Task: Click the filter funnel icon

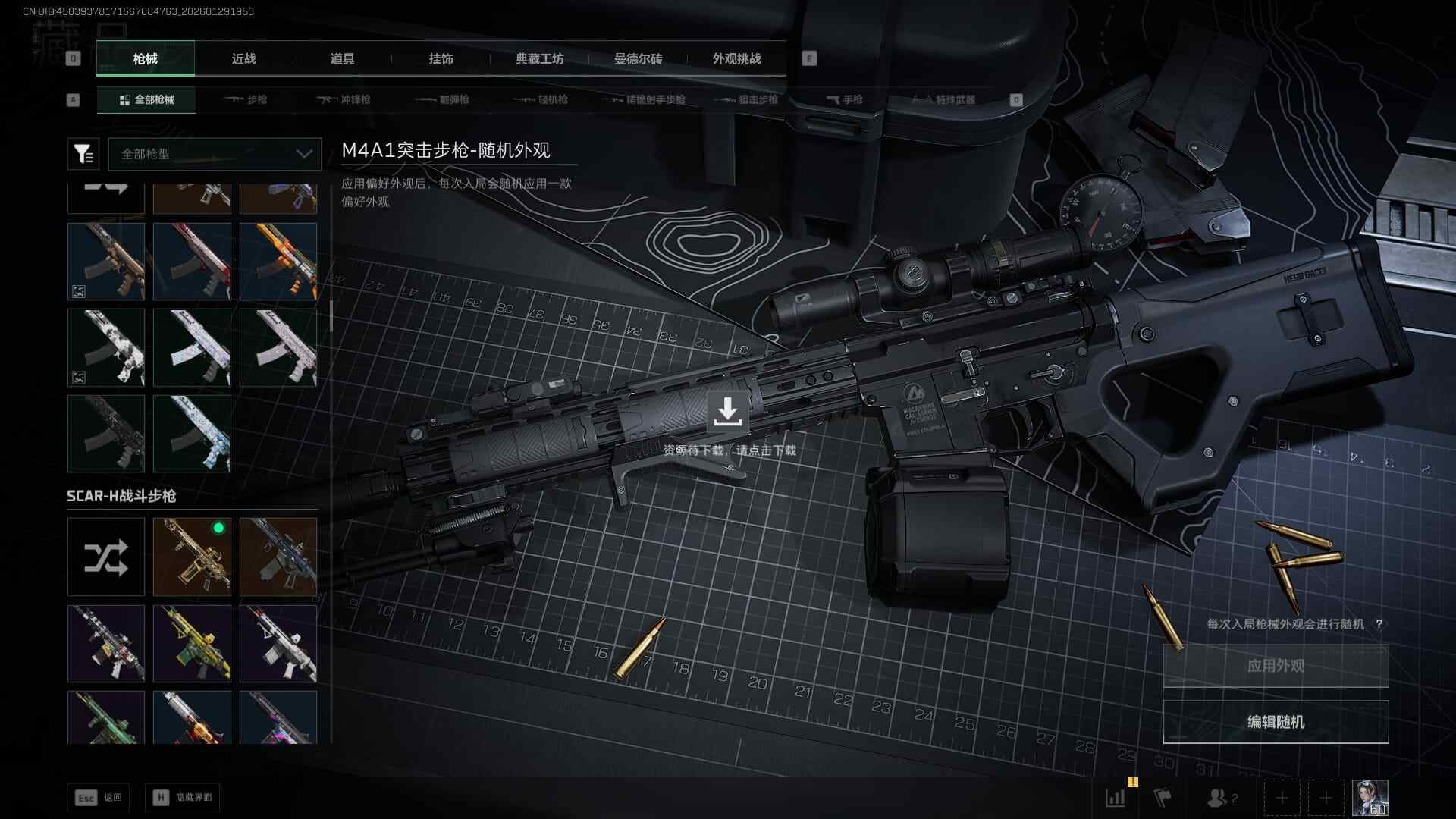Action: pyautogui.click(x=83, y=154)
